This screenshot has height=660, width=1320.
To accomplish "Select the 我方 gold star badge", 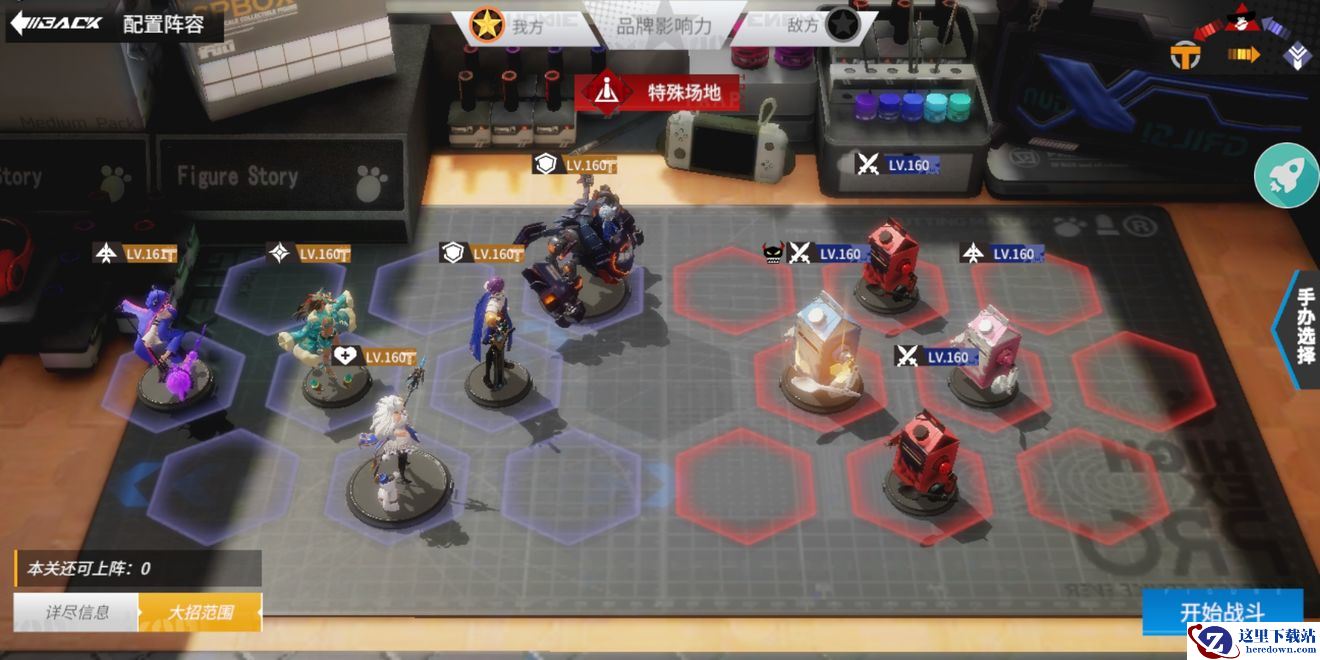I will (x=487, y=26).
